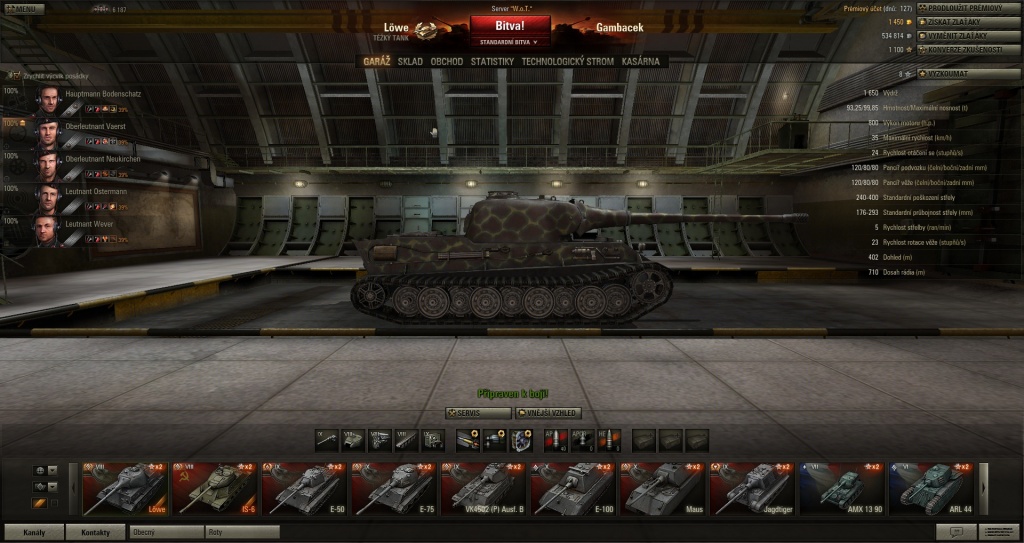This screenshot has height=543, width=1024.
Task: Open the Vnější vzhled customization button
Action: pos(549,413)
